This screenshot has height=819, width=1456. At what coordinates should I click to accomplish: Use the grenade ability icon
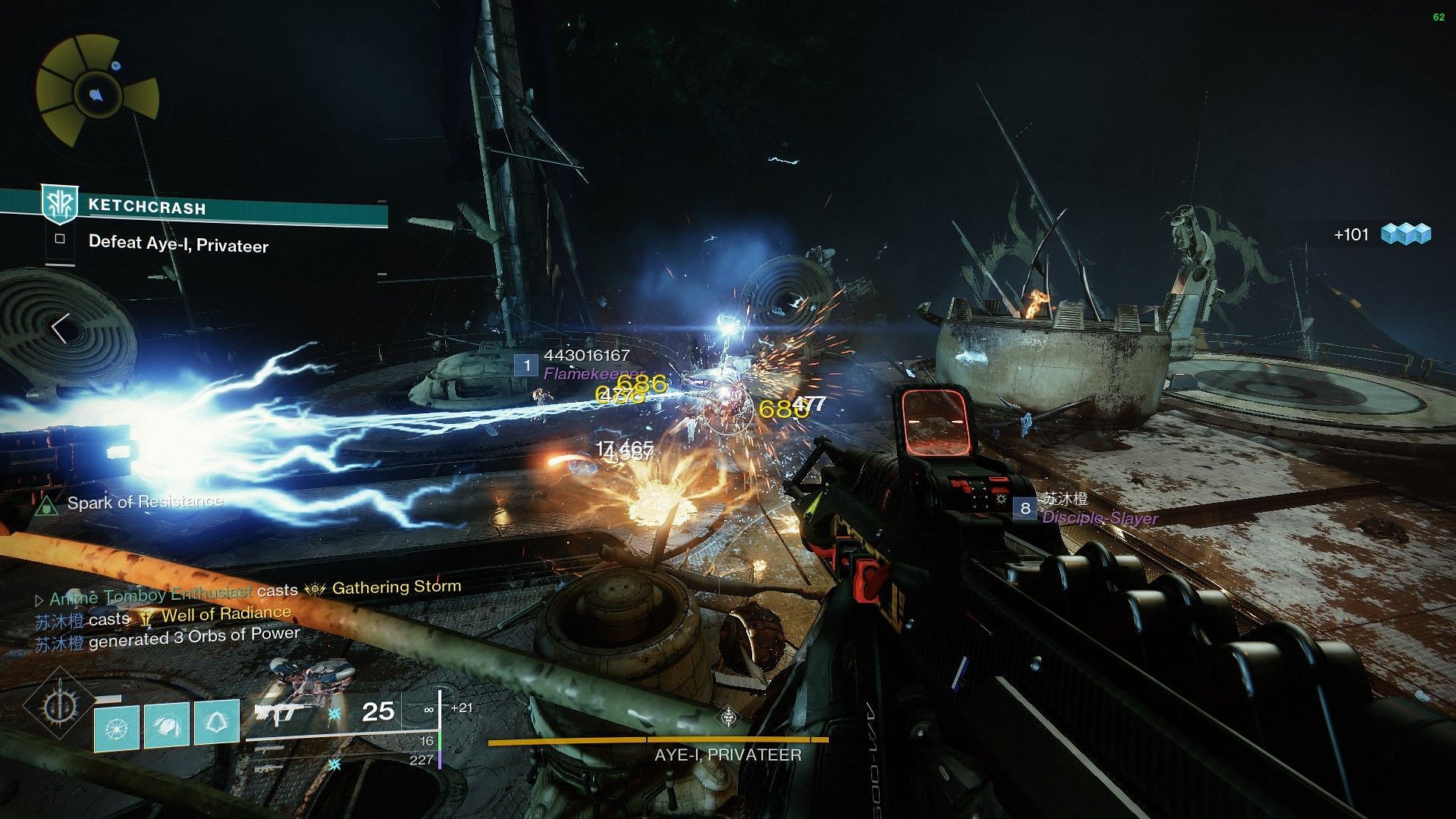click(116, 728)
